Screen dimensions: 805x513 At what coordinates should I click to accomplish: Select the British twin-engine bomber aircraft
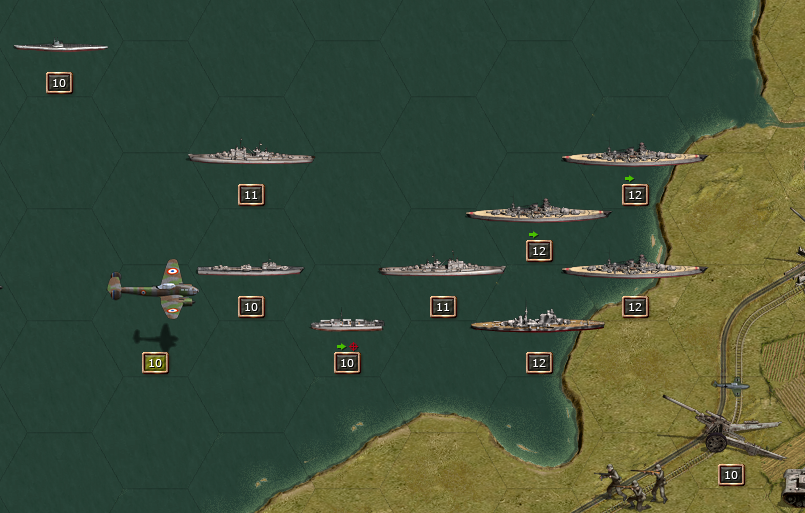[x=154, y=290]
